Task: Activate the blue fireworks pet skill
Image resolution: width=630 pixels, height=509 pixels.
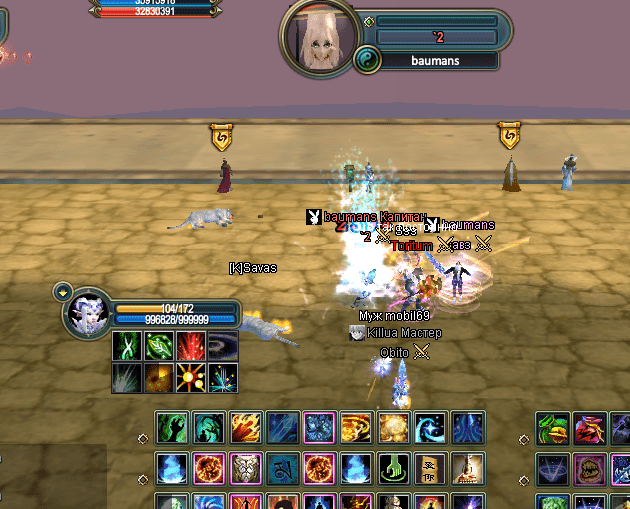Action: [x=223, y=377]
